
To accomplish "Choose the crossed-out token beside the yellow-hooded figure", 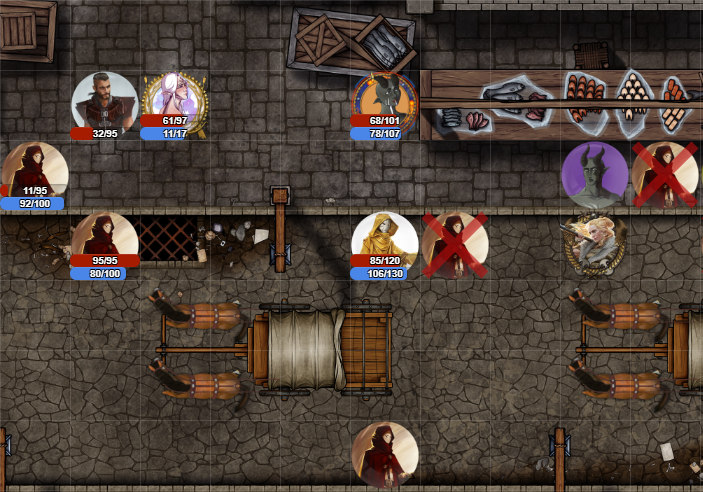I will (x=455, y=243).
